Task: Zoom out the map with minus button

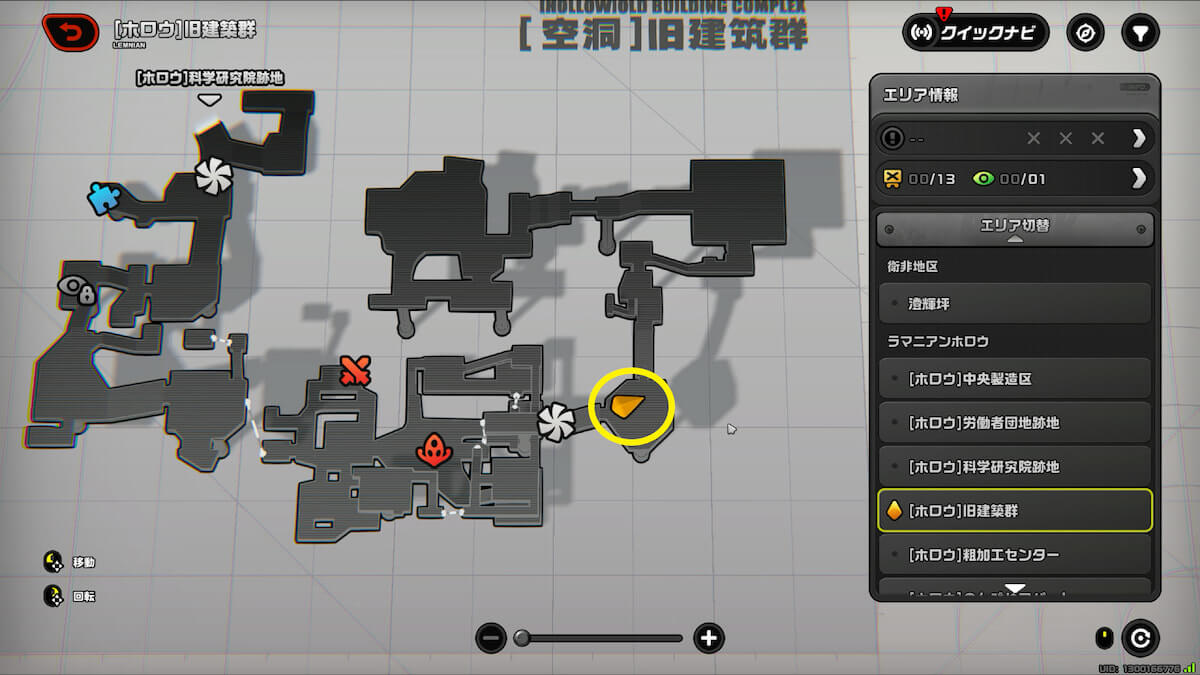Action: pos(490,638)
